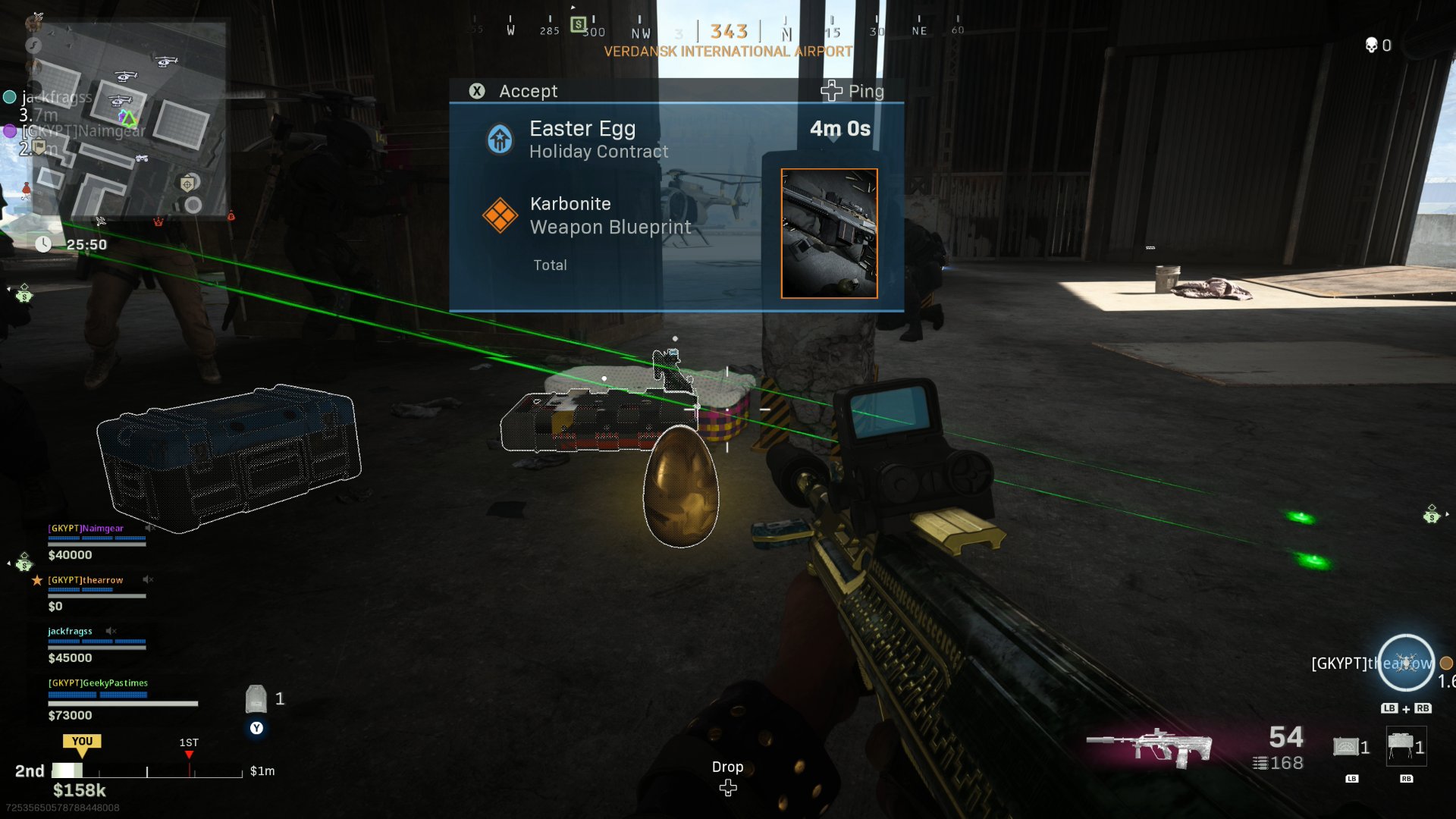Click the orange Karbonite blueprint diamond icon
The height and width of the screenshot is (819, 1456).
pyautogui.click(x=500, y=214)
